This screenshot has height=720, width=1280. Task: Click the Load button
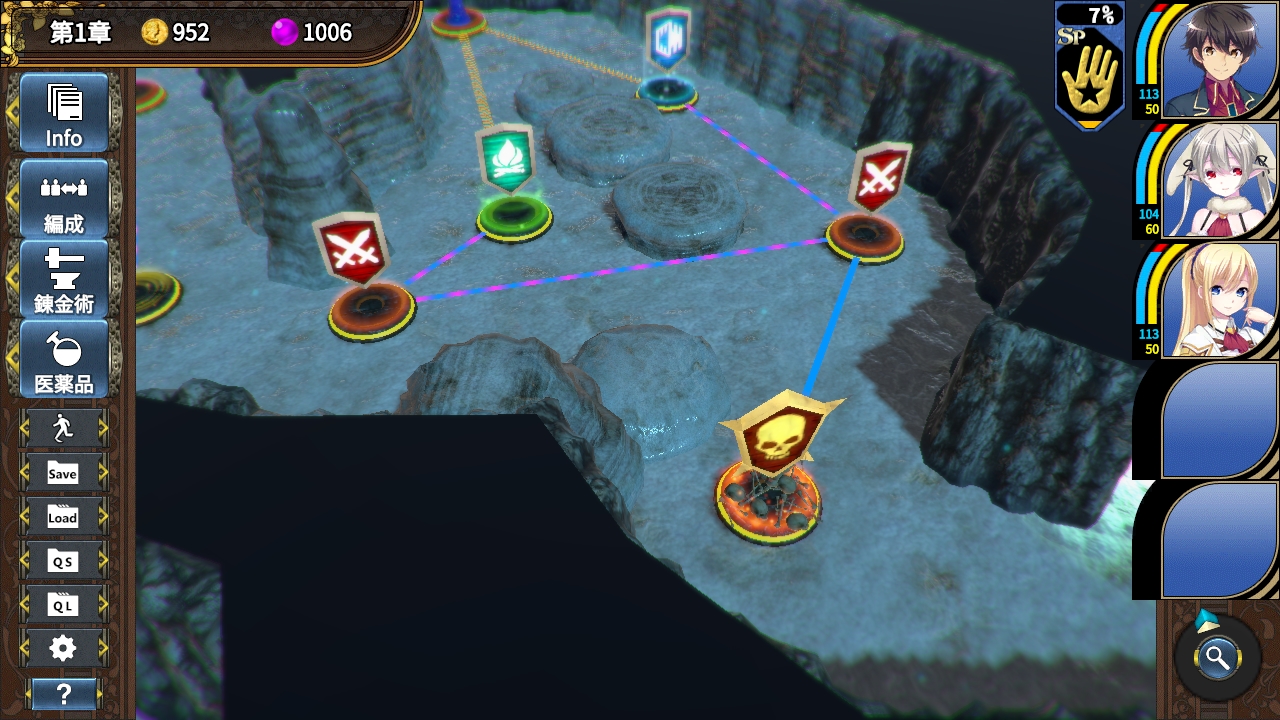click(x=63, y=517)
